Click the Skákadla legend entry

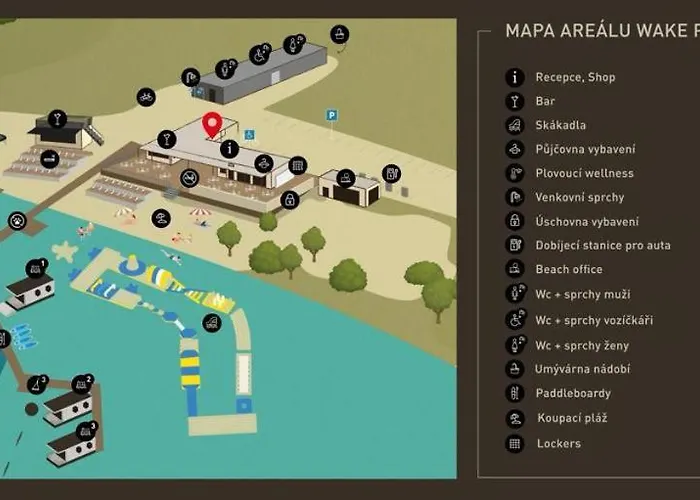(560, 125)
